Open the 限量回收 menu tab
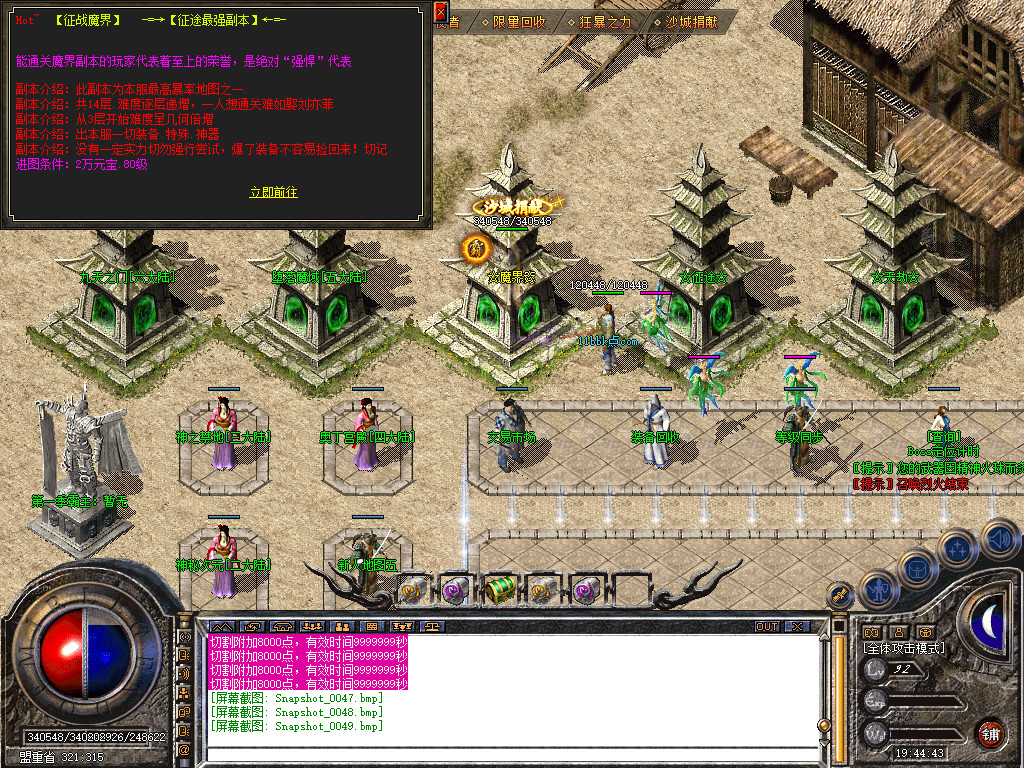The image size is (1024, 768). click(x=519, y=21)
